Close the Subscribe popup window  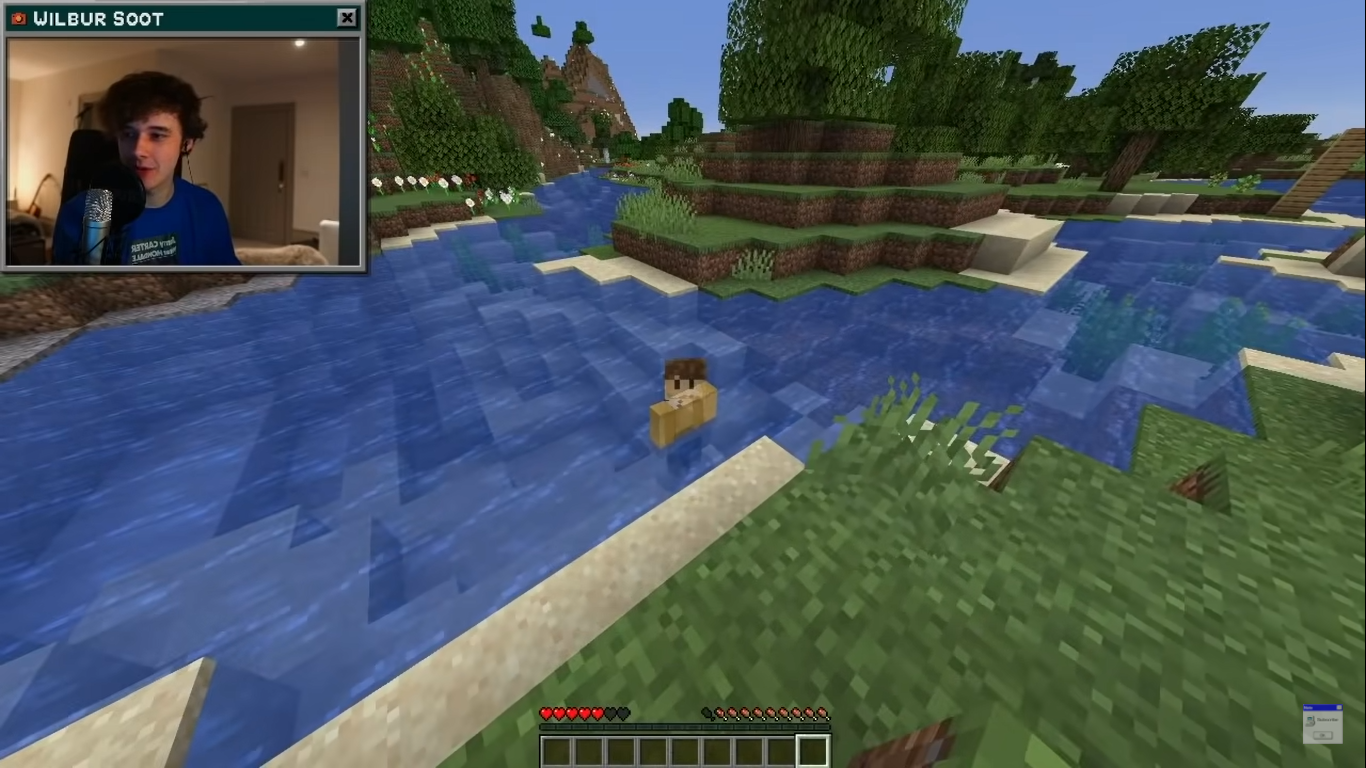point(1339,707)
